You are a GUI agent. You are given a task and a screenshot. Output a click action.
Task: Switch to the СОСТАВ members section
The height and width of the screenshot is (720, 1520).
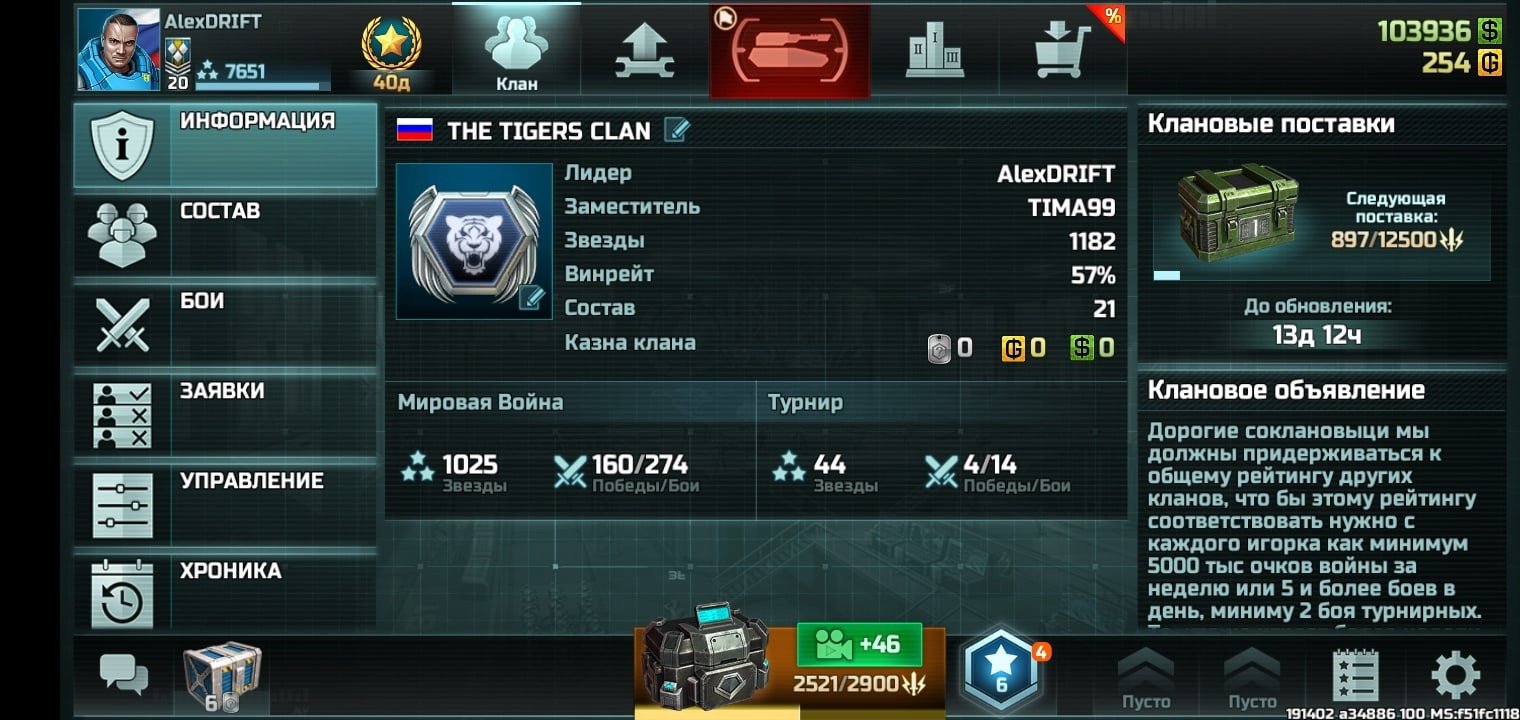click(225, 235)
